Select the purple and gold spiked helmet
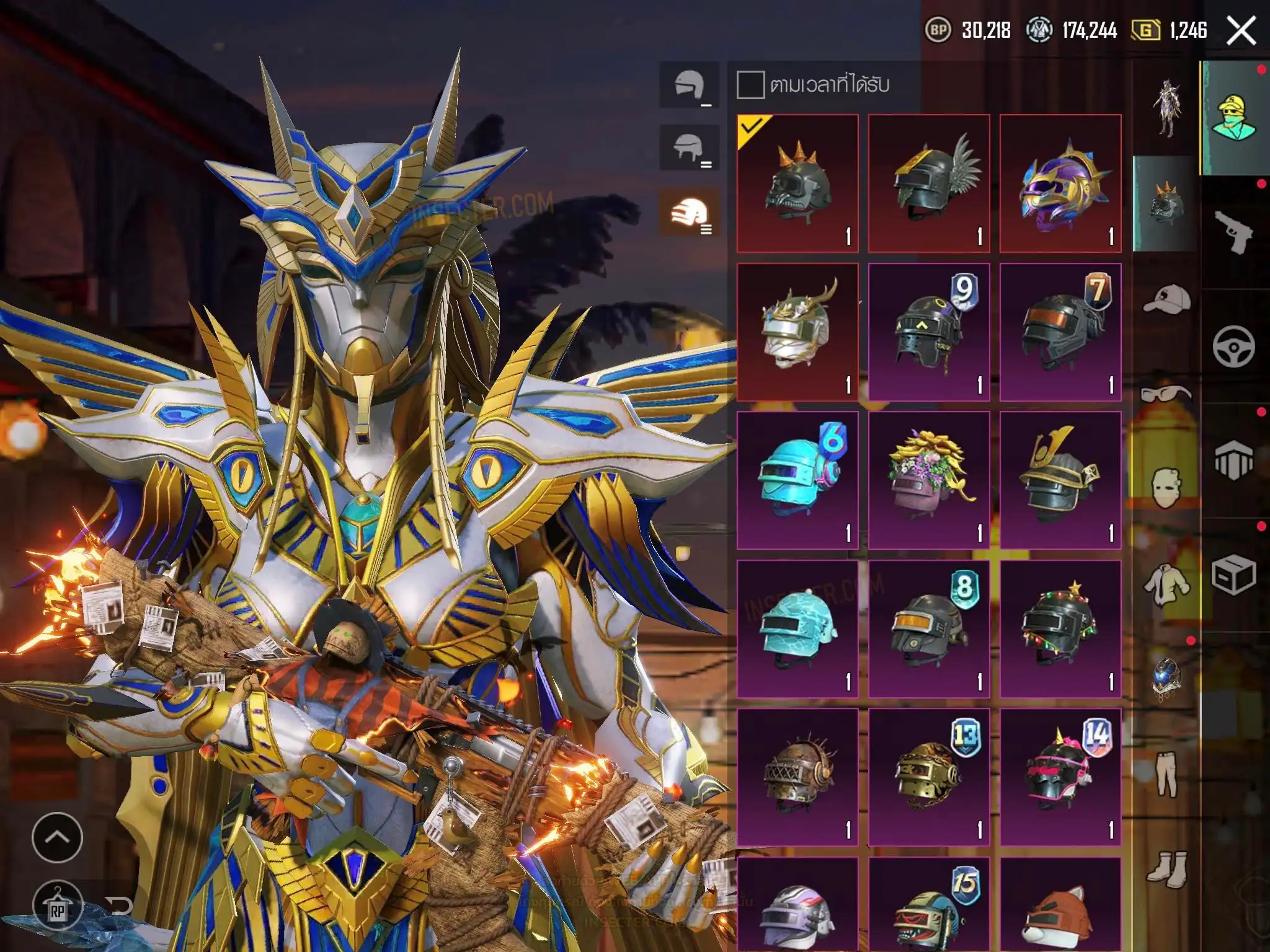Screen dimensions: 1270x952 tap(1060, 183)
